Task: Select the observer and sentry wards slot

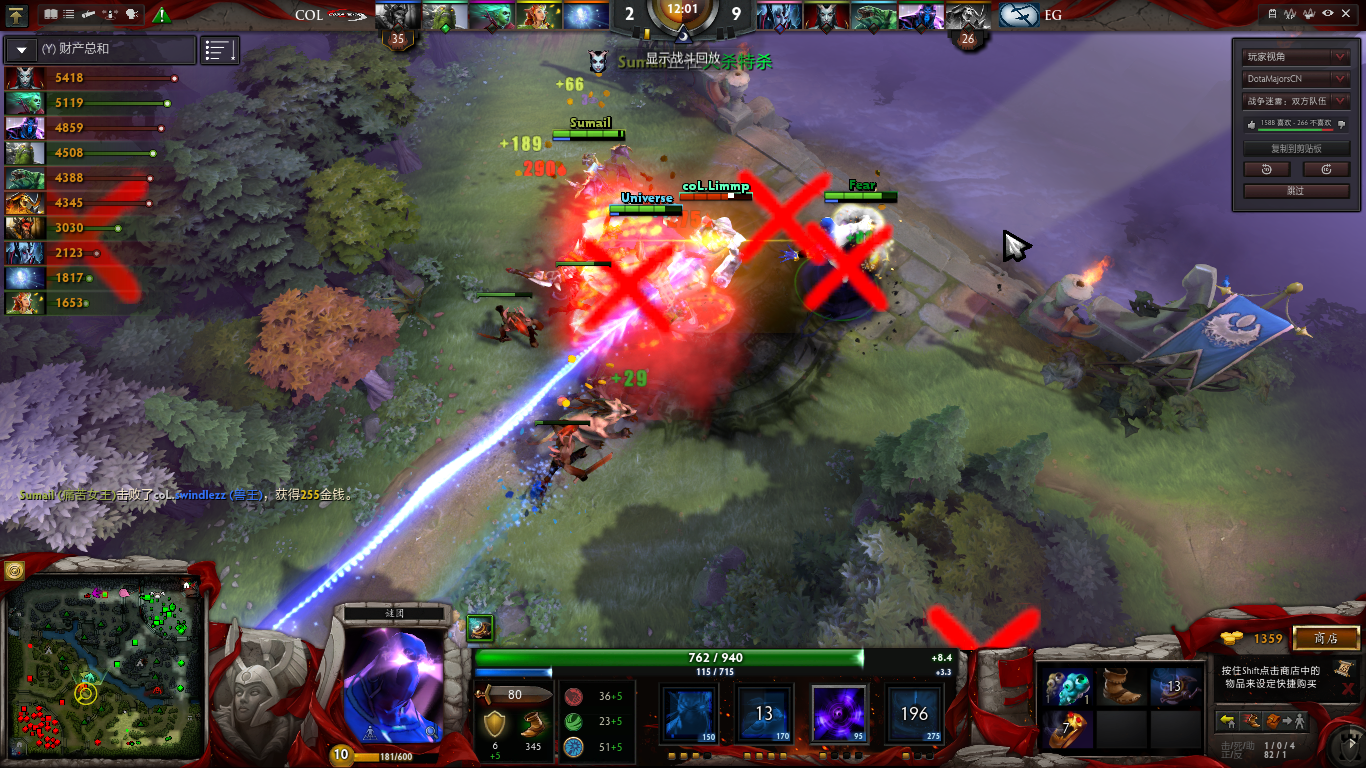Action: (1068, 687)
